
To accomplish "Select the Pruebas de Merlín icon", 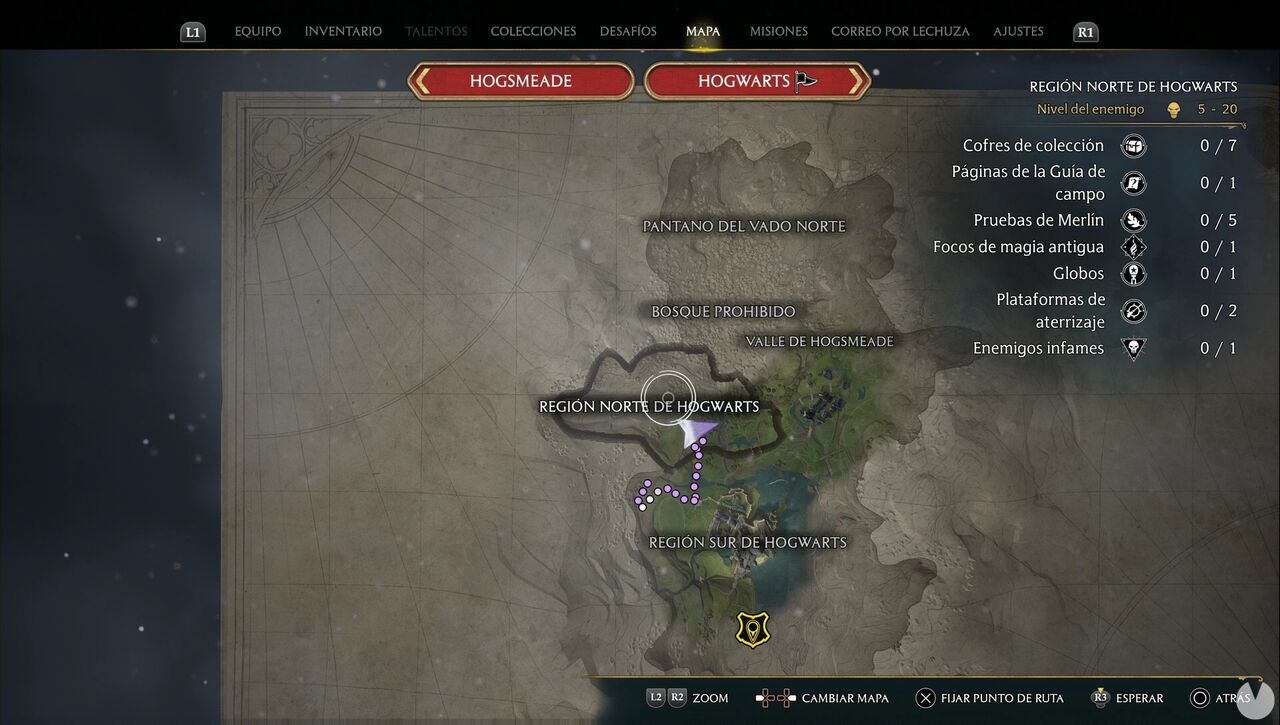I will click(x=1133, y=219).
